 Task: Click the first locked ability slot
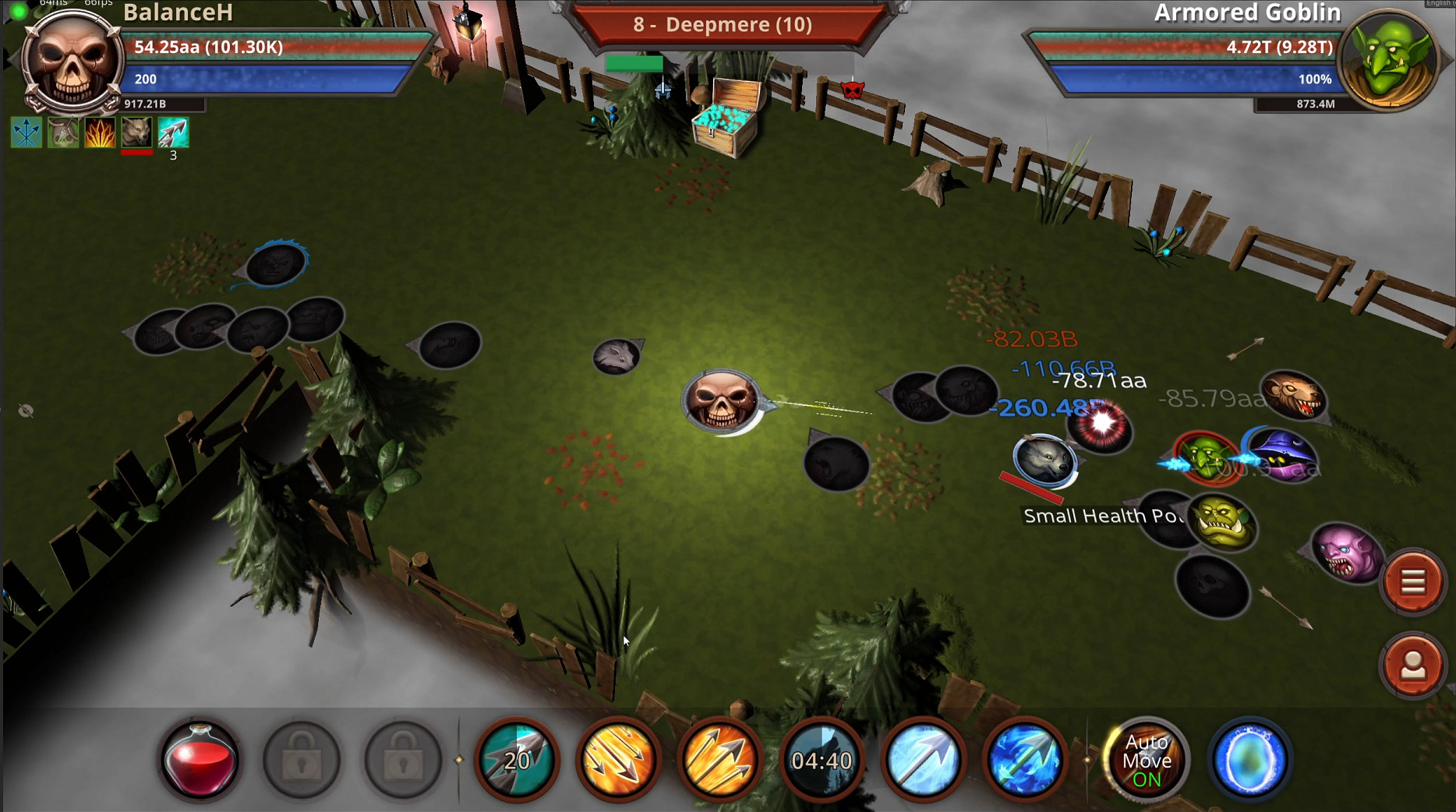(302, 760)
